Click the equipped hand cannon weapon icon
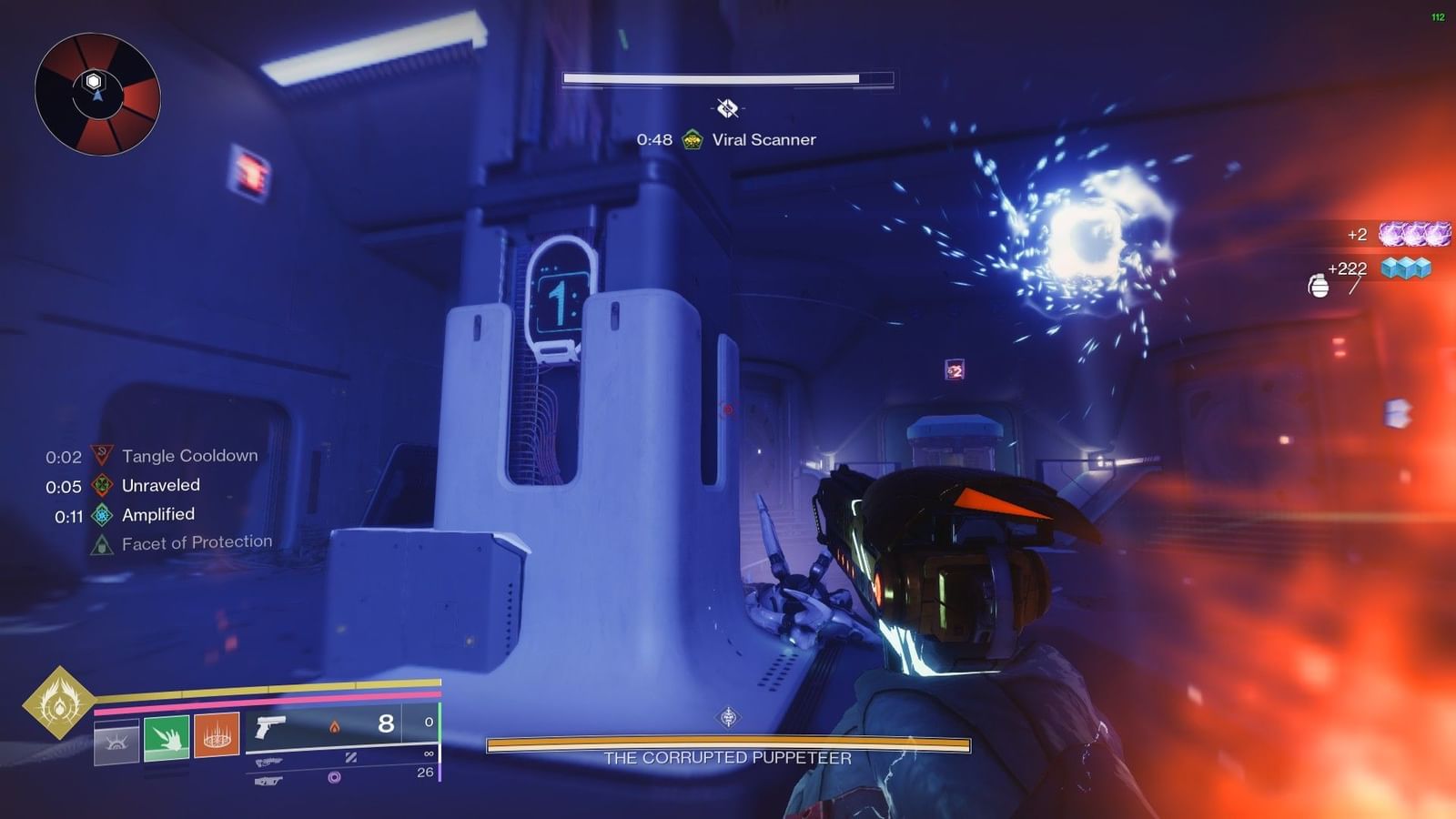Screen dimensions: 1456x819 click(x=271, y=728)
